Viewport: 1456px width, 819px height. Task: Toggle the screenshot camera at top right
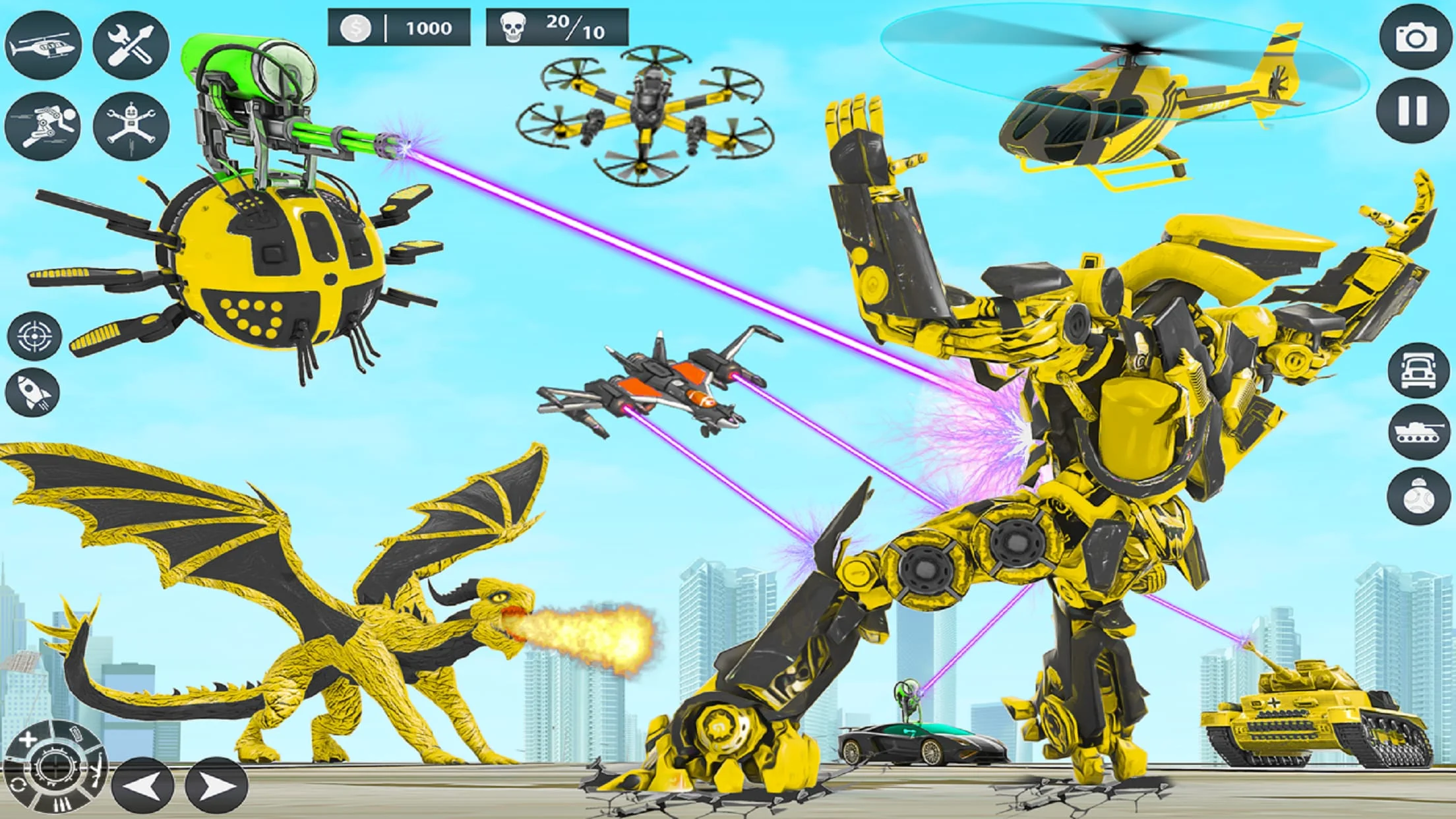tap(1414, 38)
